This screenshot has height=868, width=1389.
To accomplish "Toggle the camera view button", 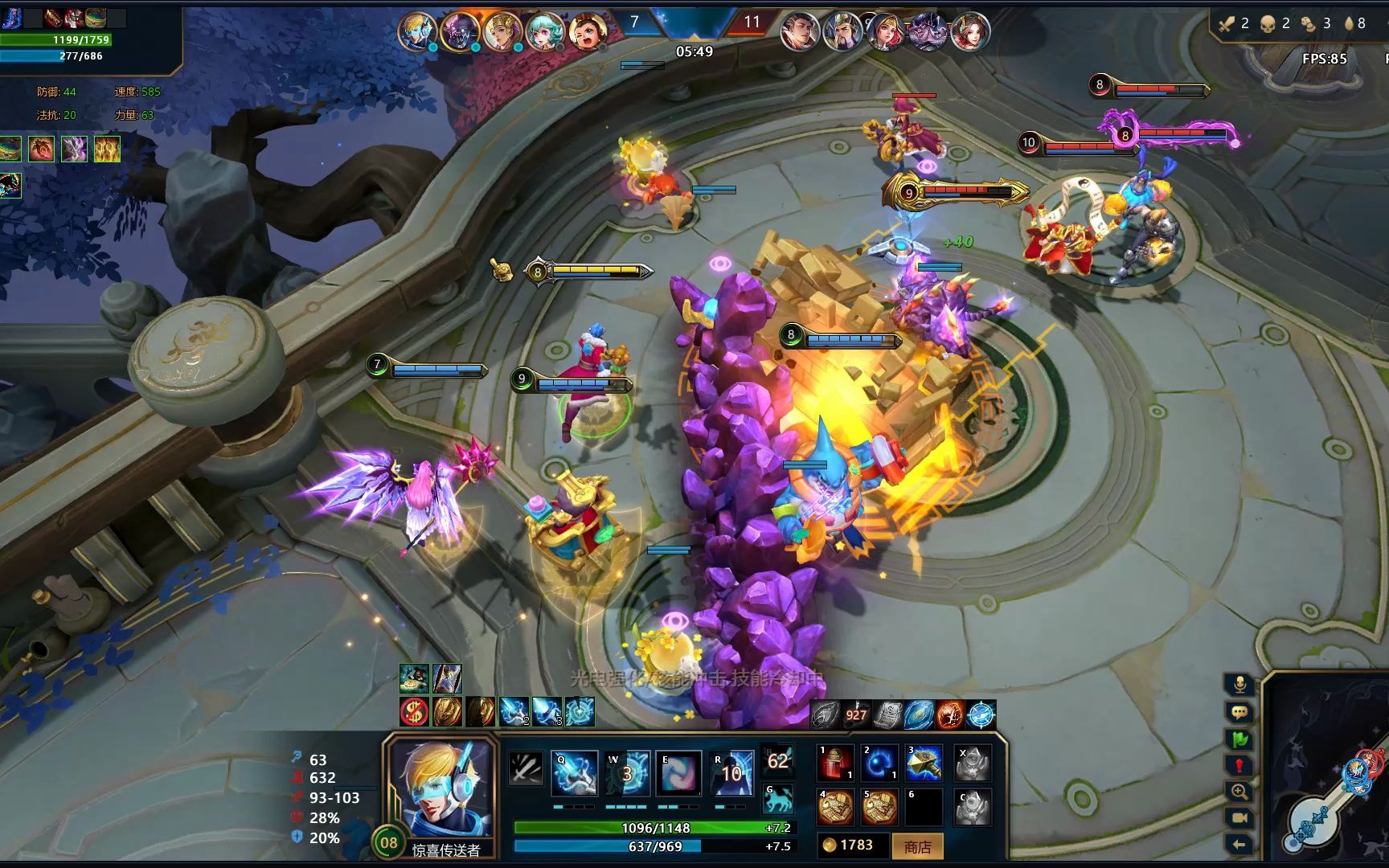I will tap(1239, 818).
